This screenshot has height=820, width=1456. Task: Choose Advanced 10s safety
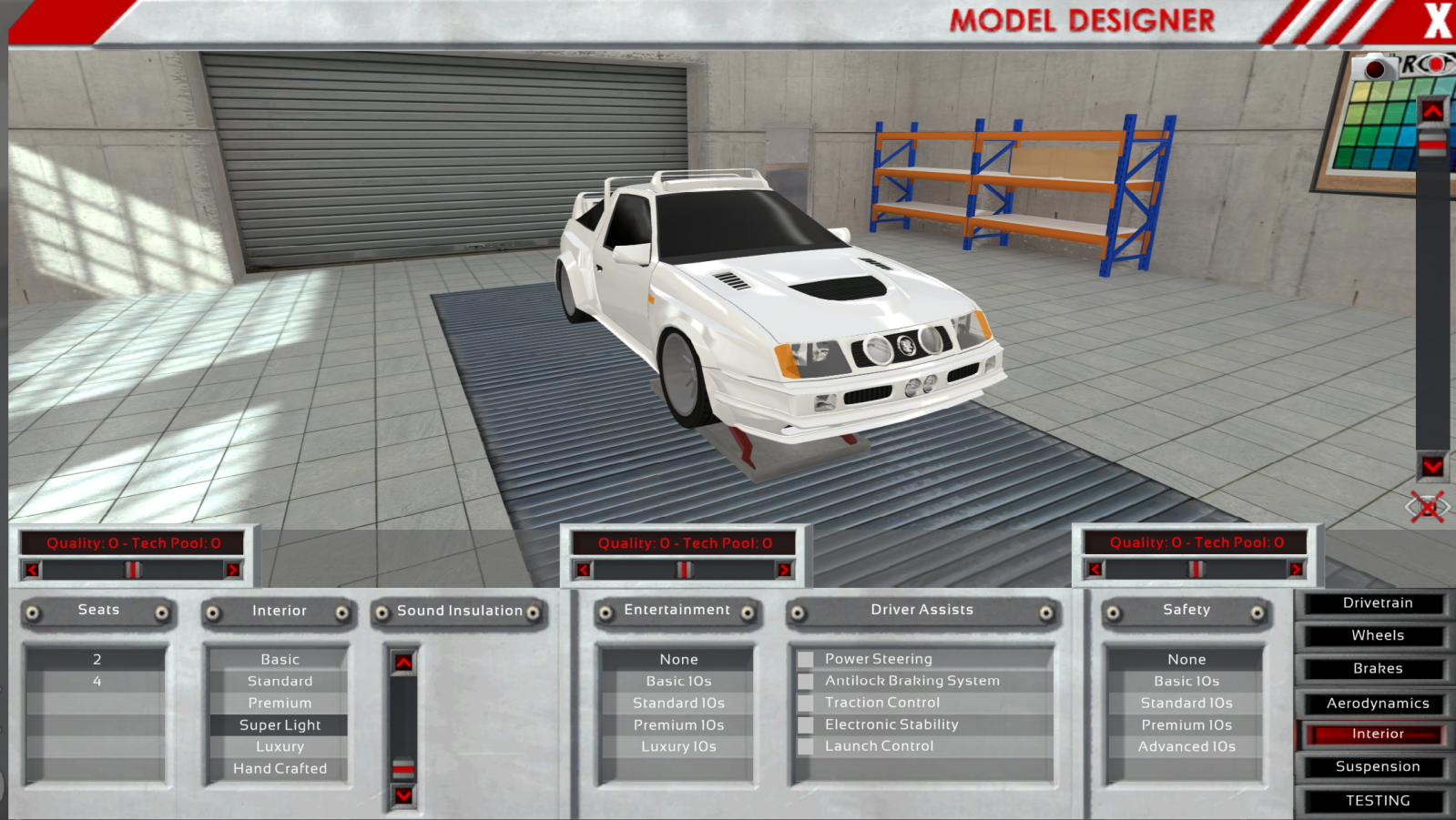pos(1186,747)
